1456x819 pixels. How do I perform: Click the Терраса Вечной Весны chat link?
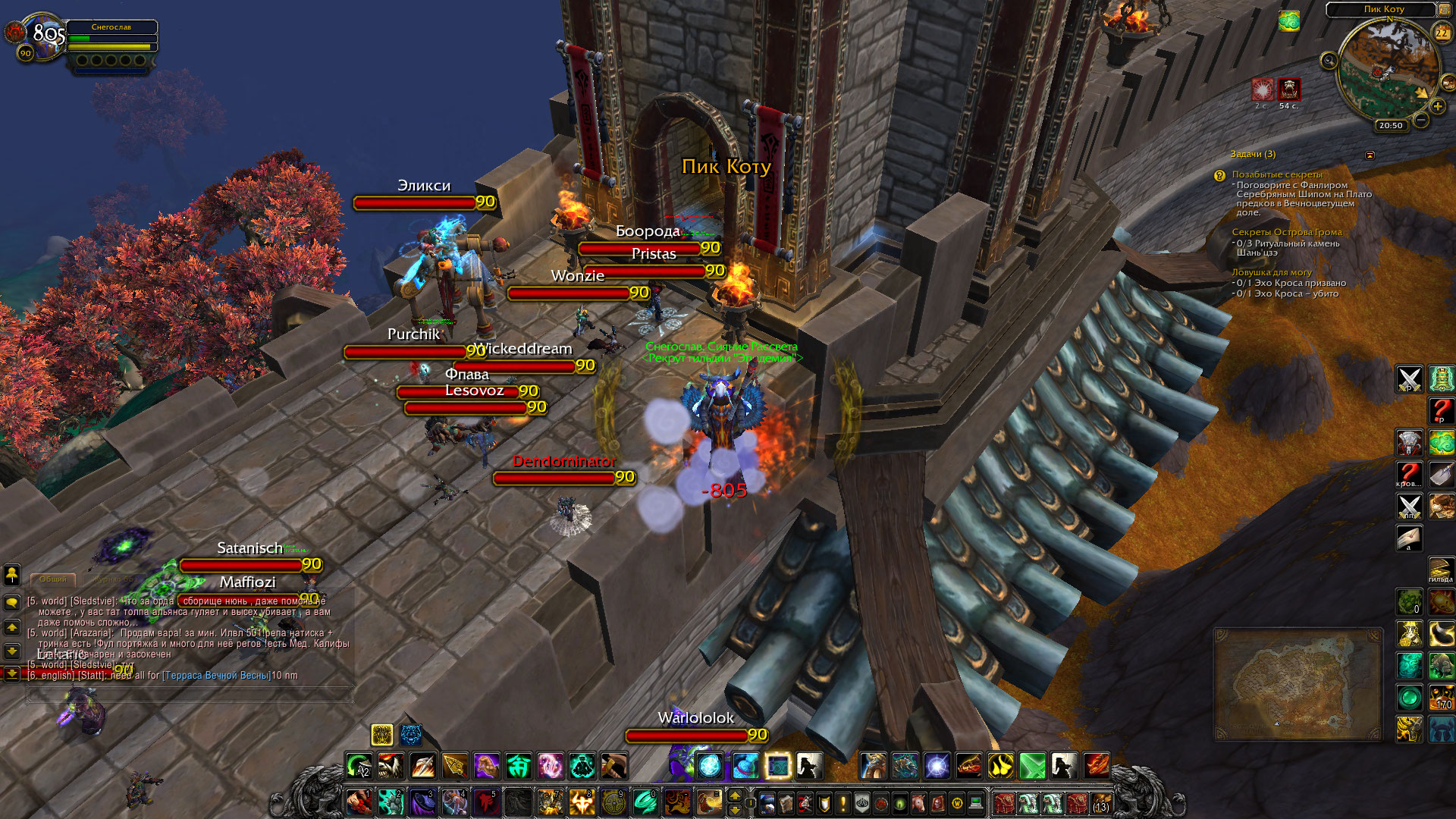tap(217, 676)
